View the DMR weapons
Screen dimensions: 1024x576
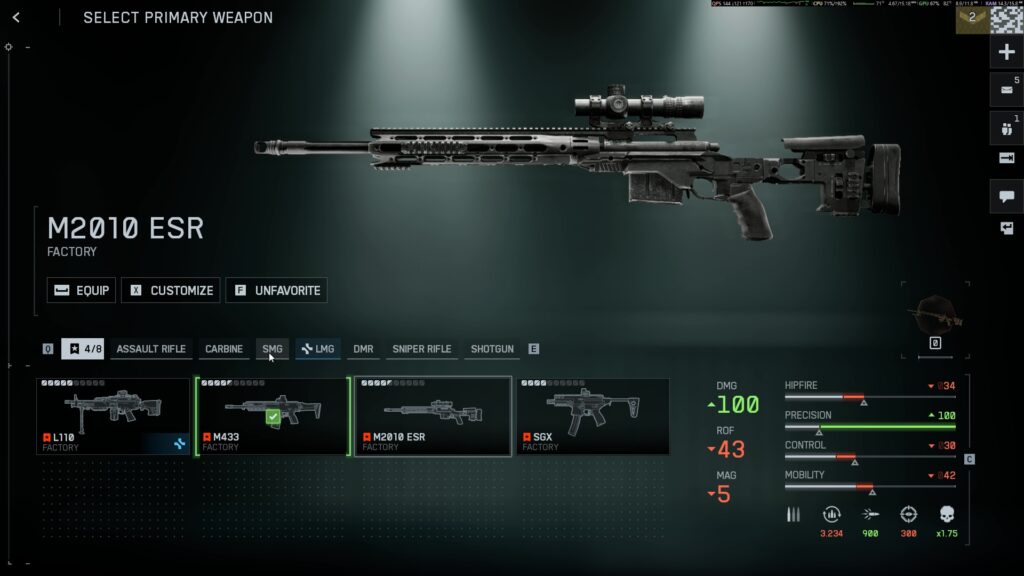pos(363,349)
